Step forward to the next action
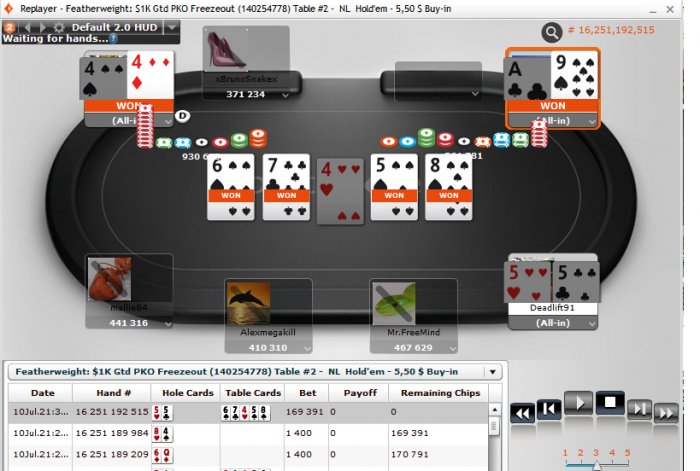Screen dimensions: 700x471 [639, 409]
